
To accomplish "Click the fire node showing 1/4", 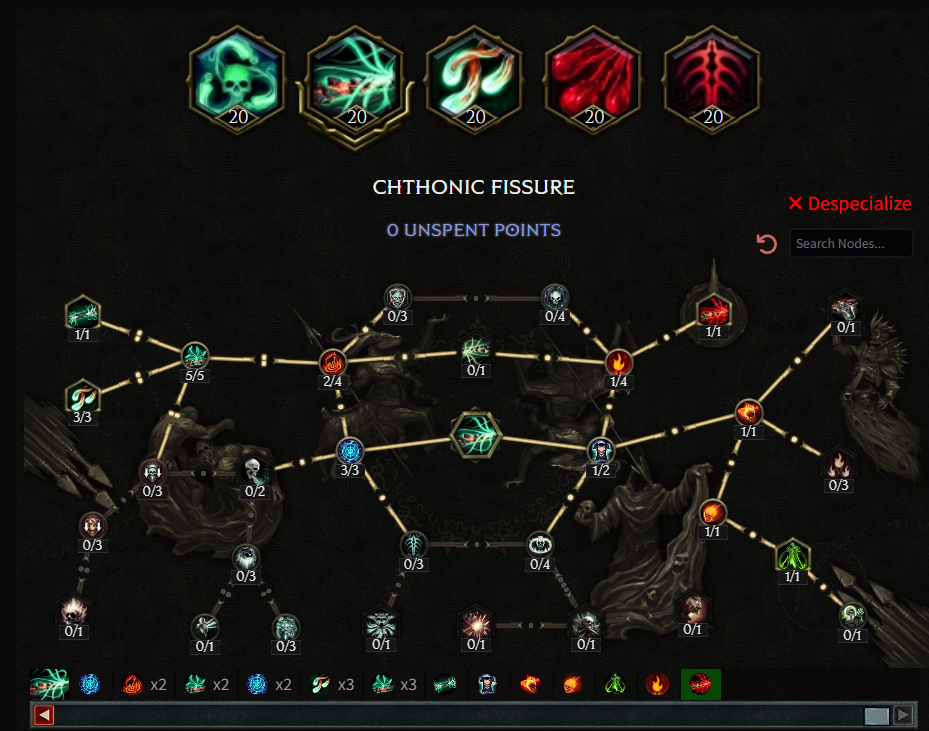I will [619, 362].
